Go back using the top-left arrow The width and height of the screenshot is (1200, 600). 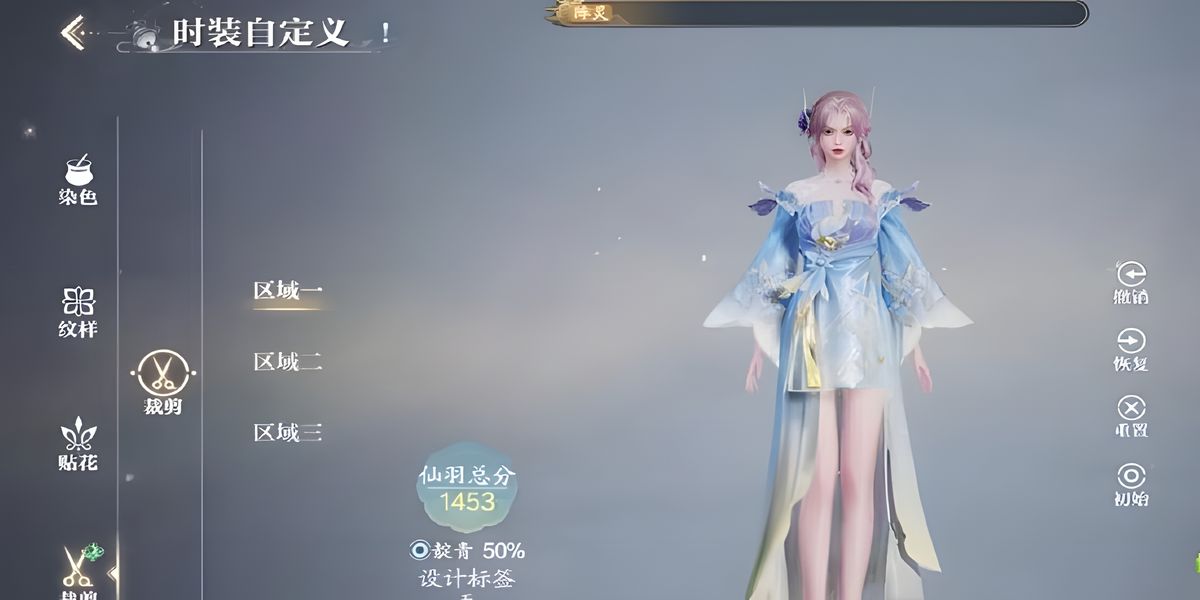coord(72,32)
